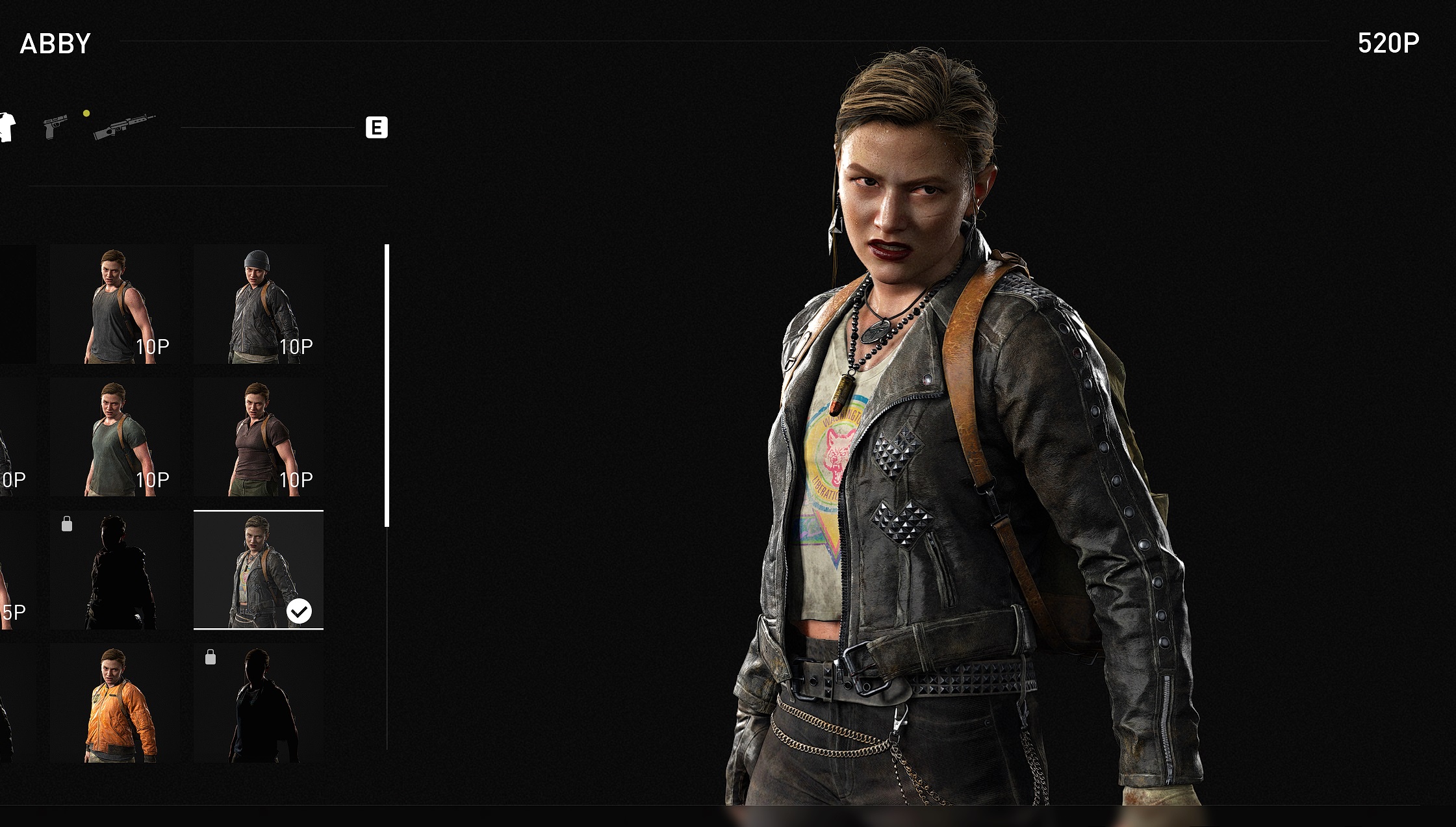
Task: Choose the orange bomber jacket skin
Action: [x=115, y=703]
